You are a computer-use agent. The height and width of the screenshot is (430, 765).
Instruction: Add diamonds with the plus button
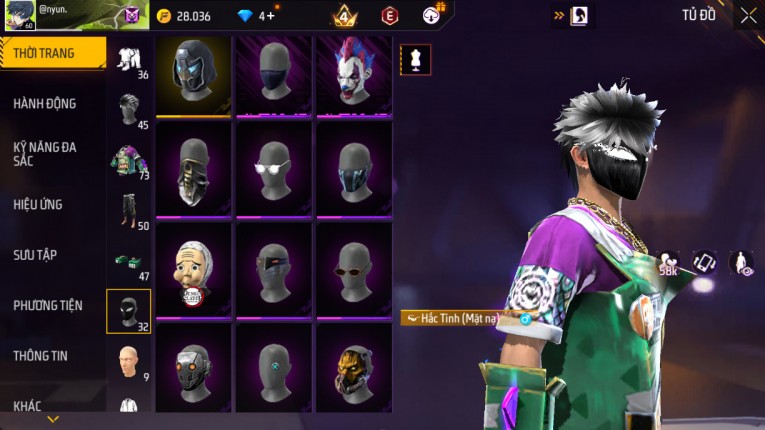(x=270, y=16)
